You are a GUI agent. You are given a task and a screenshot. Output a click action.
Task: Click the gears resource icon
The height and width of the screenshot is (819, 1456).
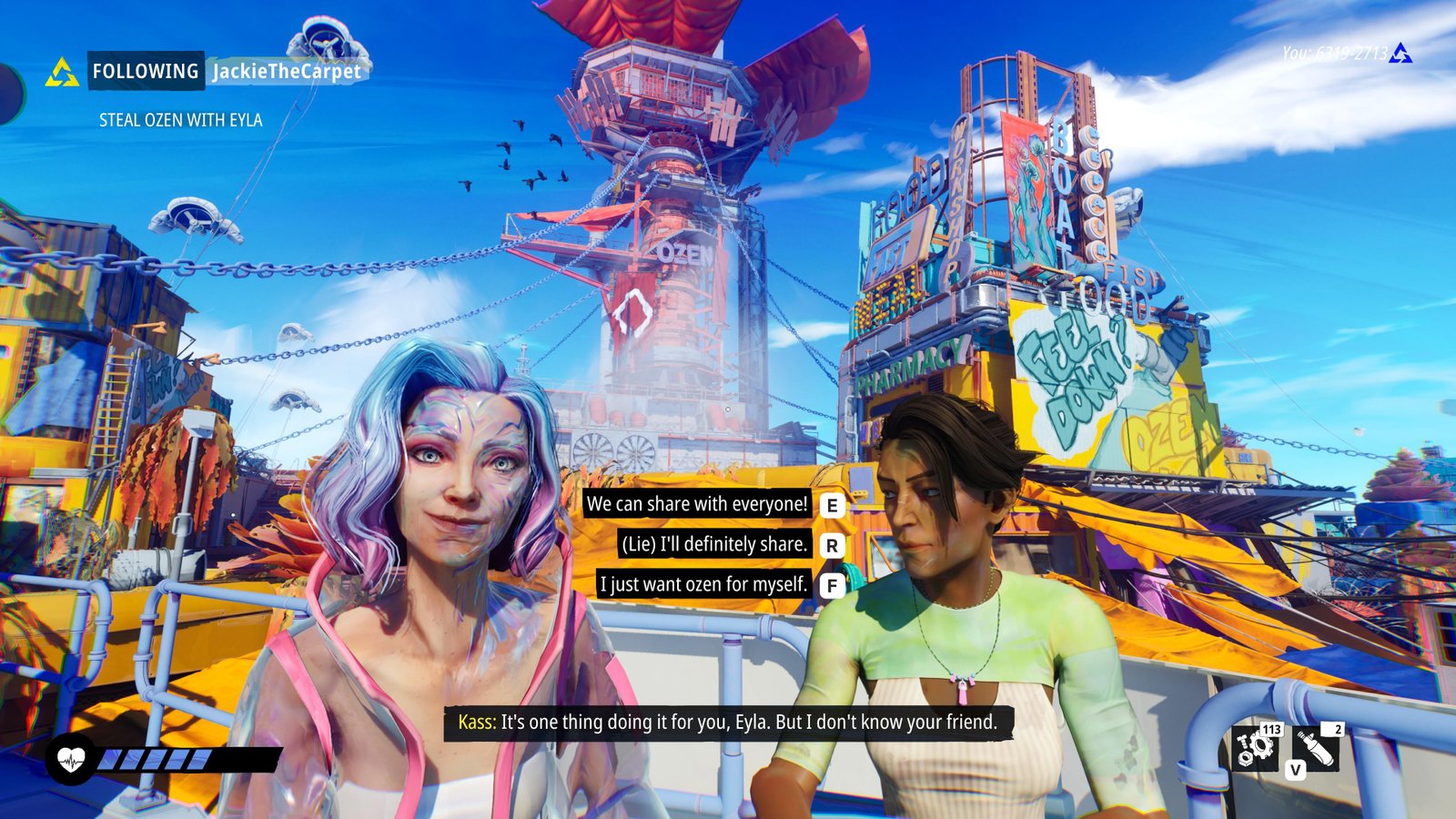pos(1258,748)
